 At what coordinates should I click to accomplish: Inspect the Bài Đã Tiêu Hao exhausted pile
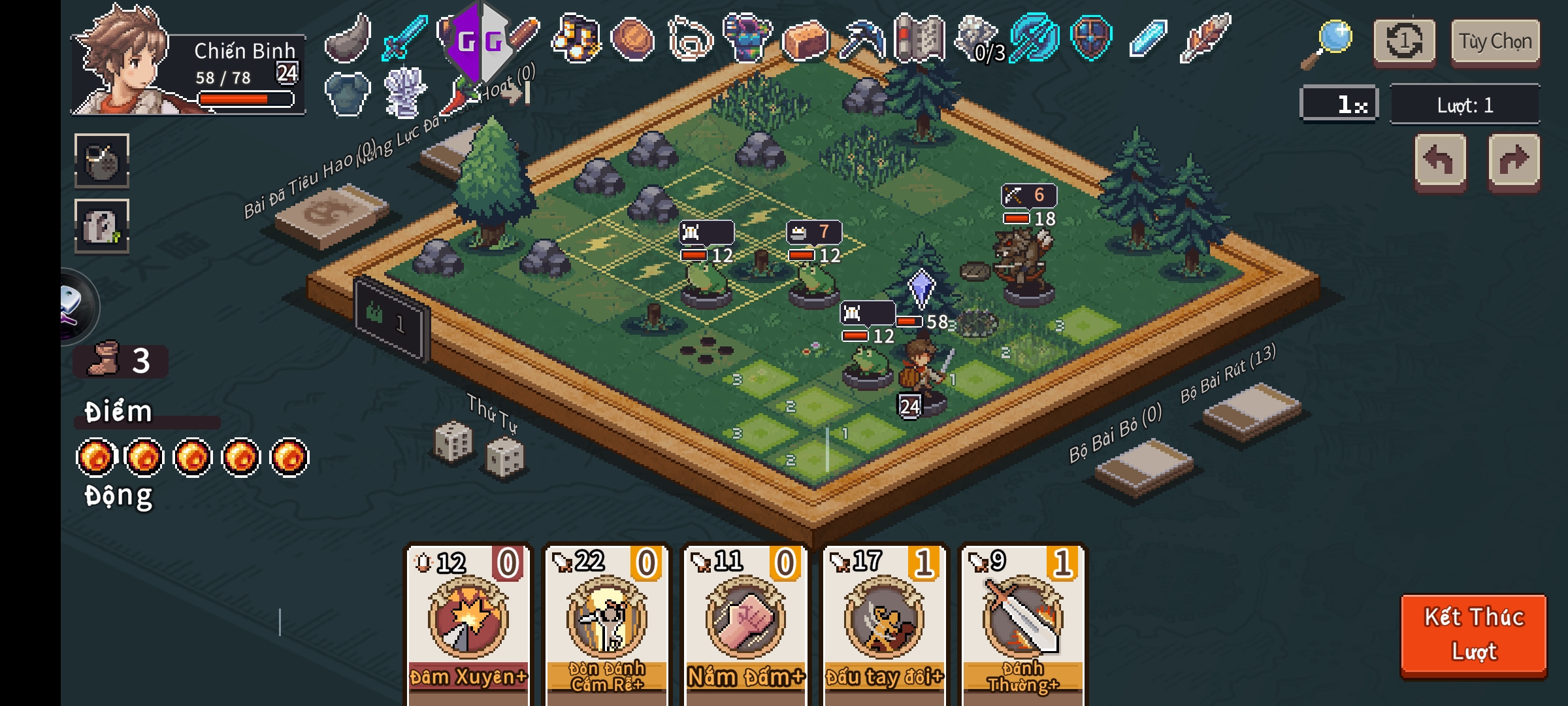point(331,215)
